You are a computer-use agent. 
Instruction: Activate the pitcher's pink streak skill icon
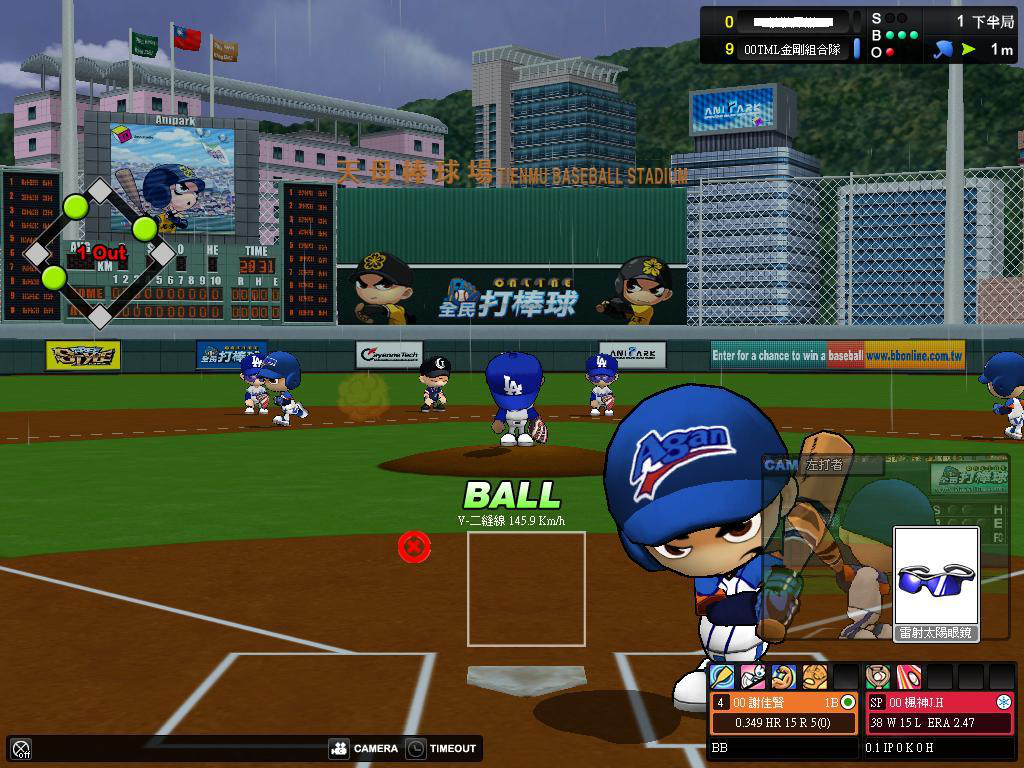point(908,677)
